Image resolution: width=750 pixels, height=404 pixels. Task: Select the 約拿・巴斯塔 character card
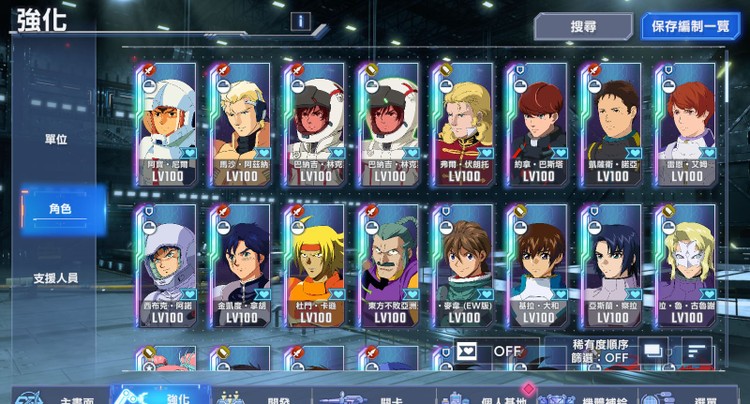pos(538,124)
